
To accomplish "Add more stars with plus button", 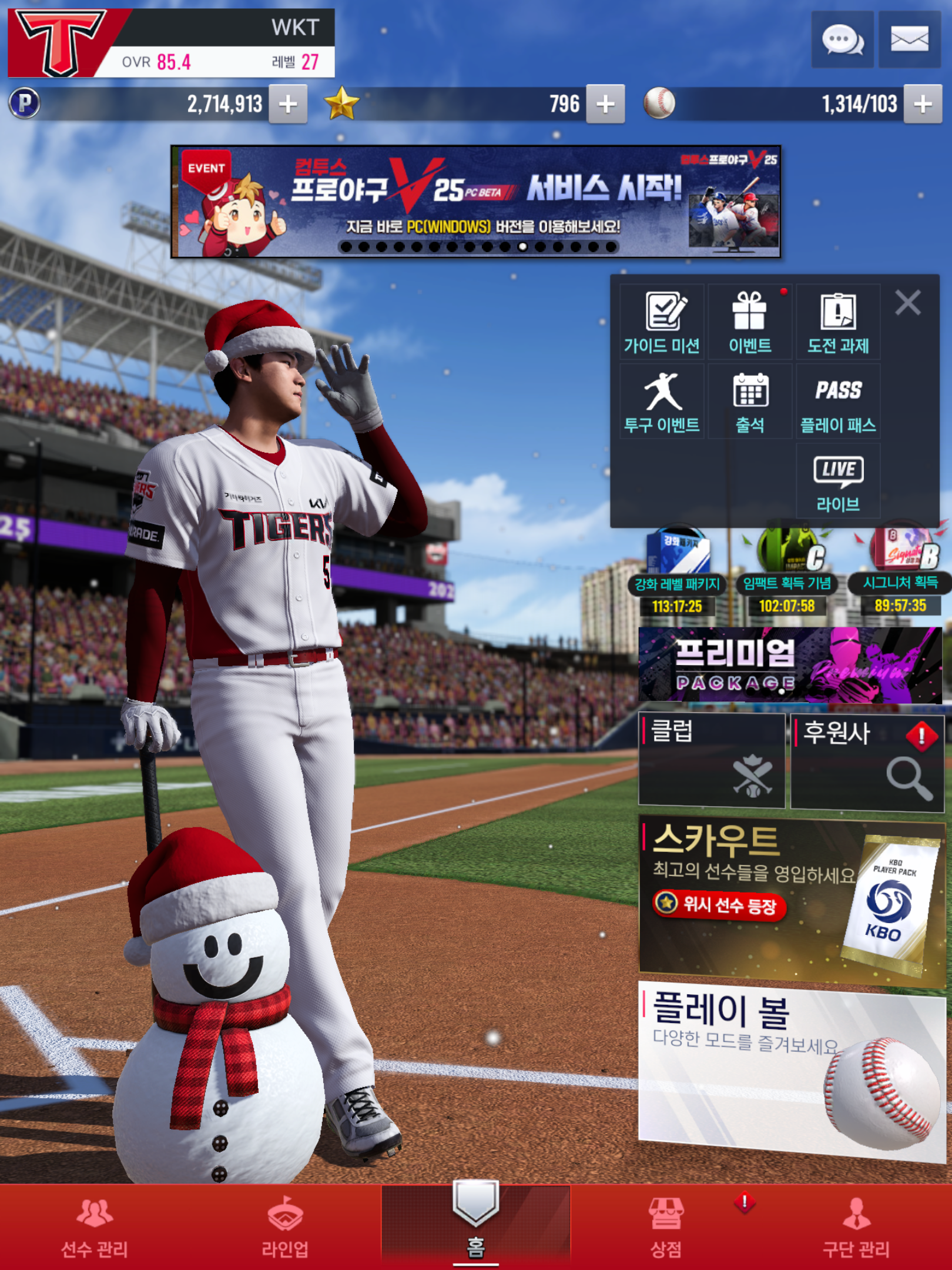I will (605, 105).
